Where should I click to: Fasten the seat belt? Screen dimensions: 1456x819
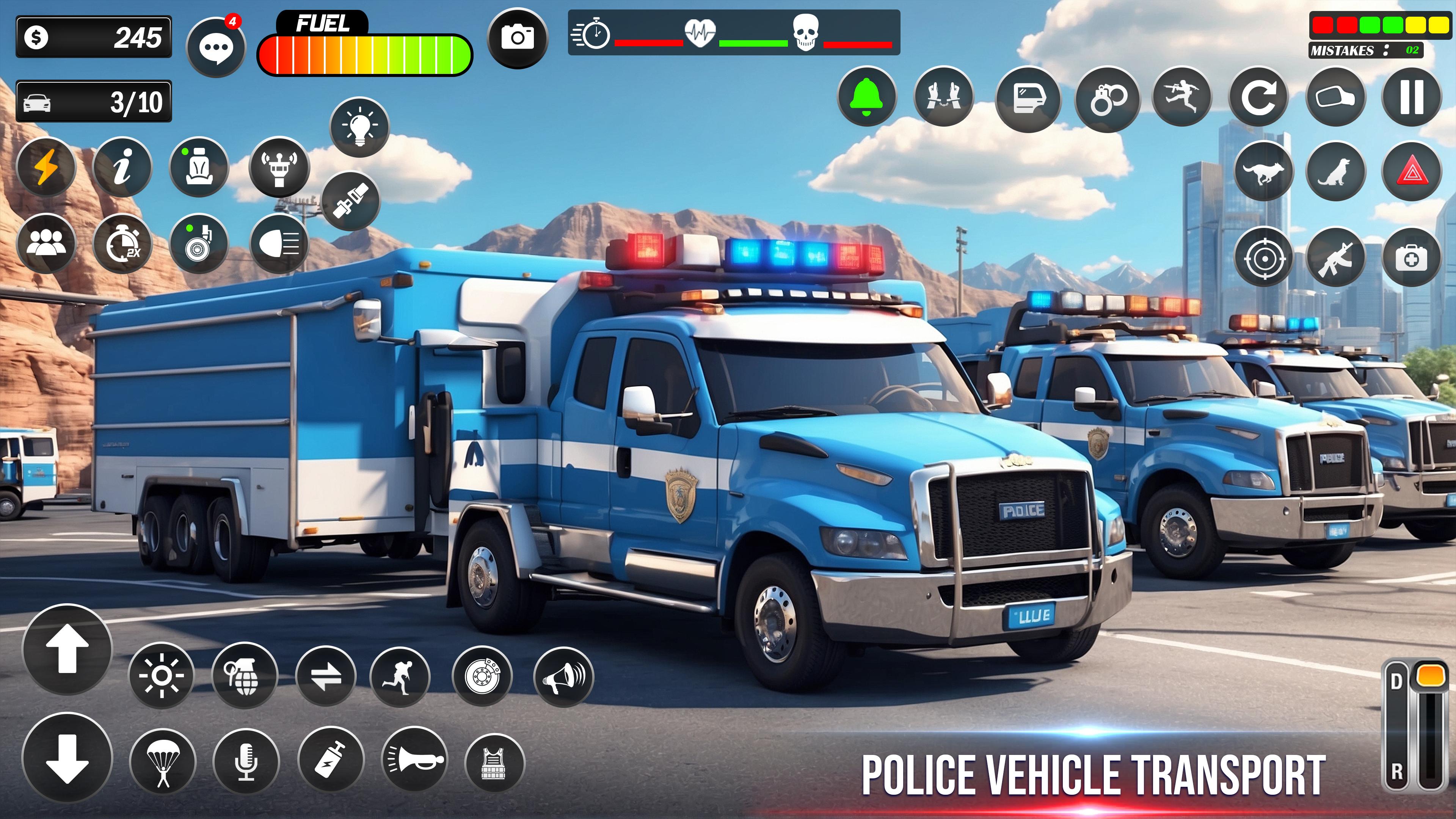350,201
